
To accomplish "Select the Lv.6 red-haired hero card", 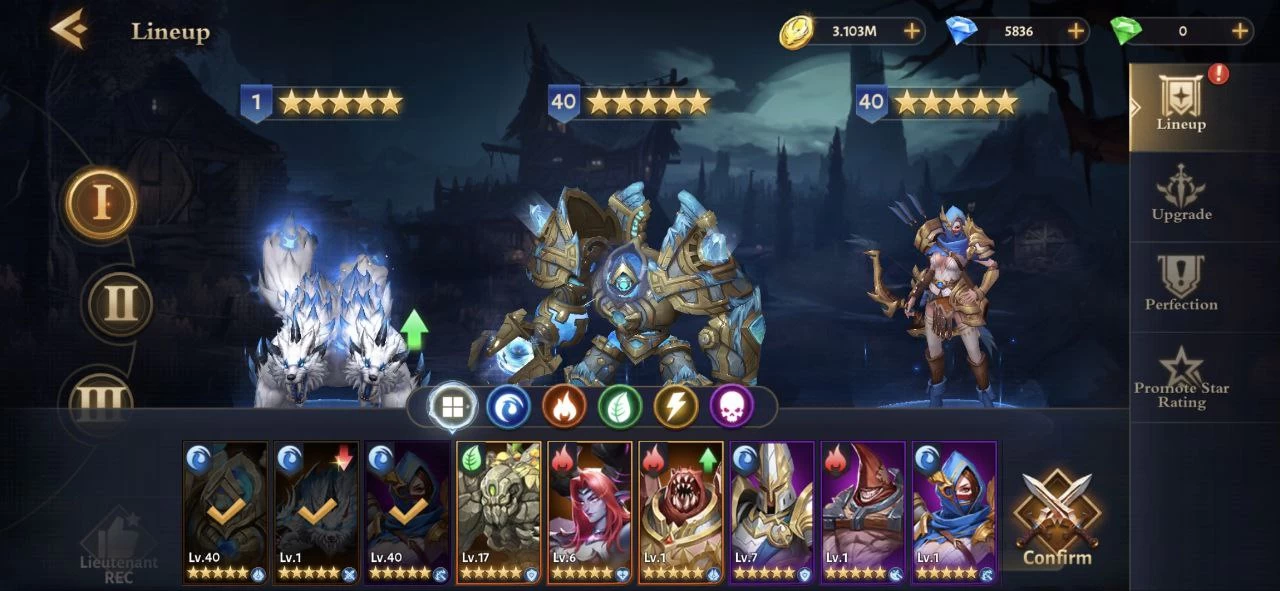I will click(590, 512).
